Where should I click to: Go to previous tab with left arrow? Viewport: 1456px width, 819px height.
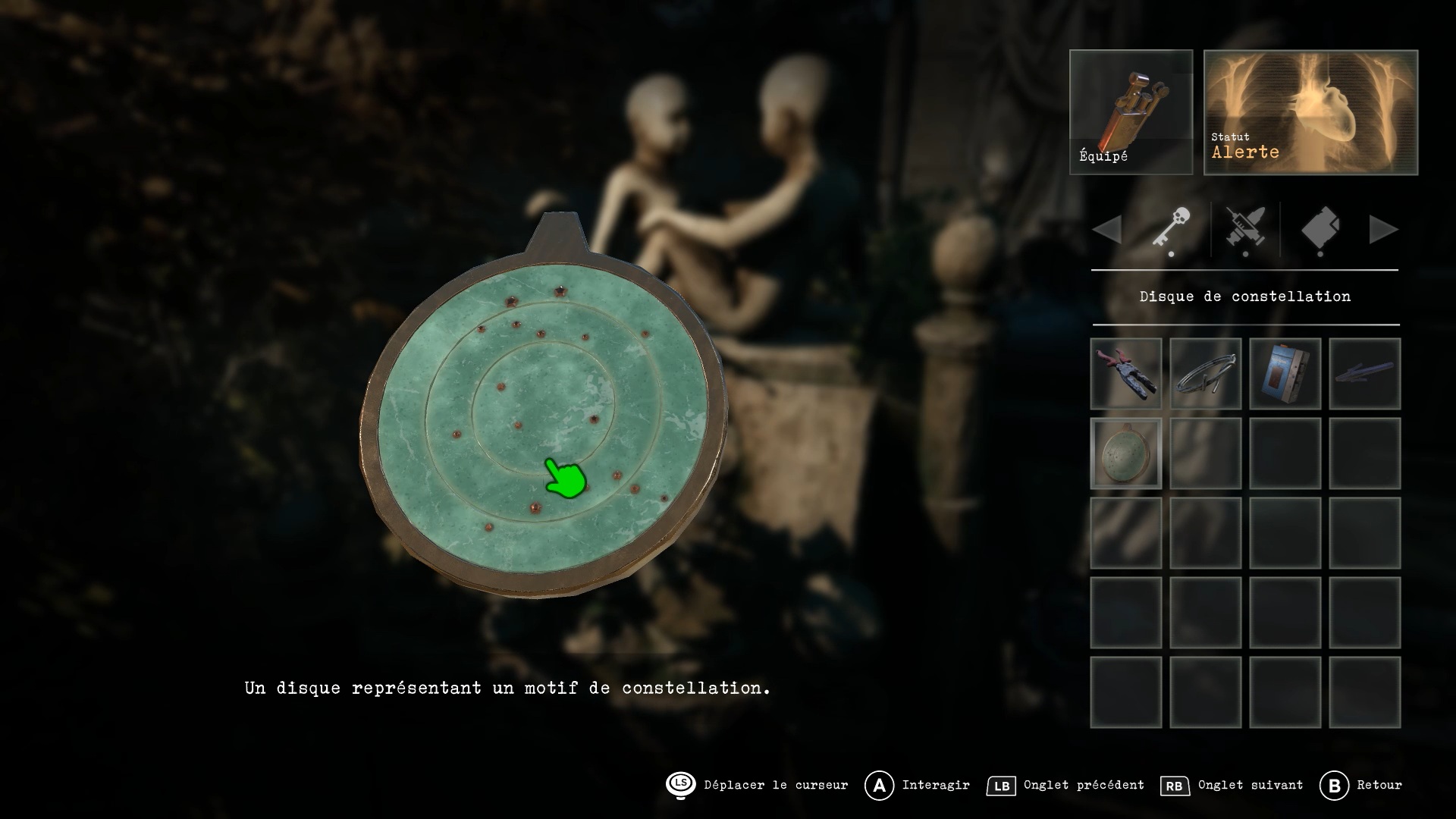[1108, 229]
